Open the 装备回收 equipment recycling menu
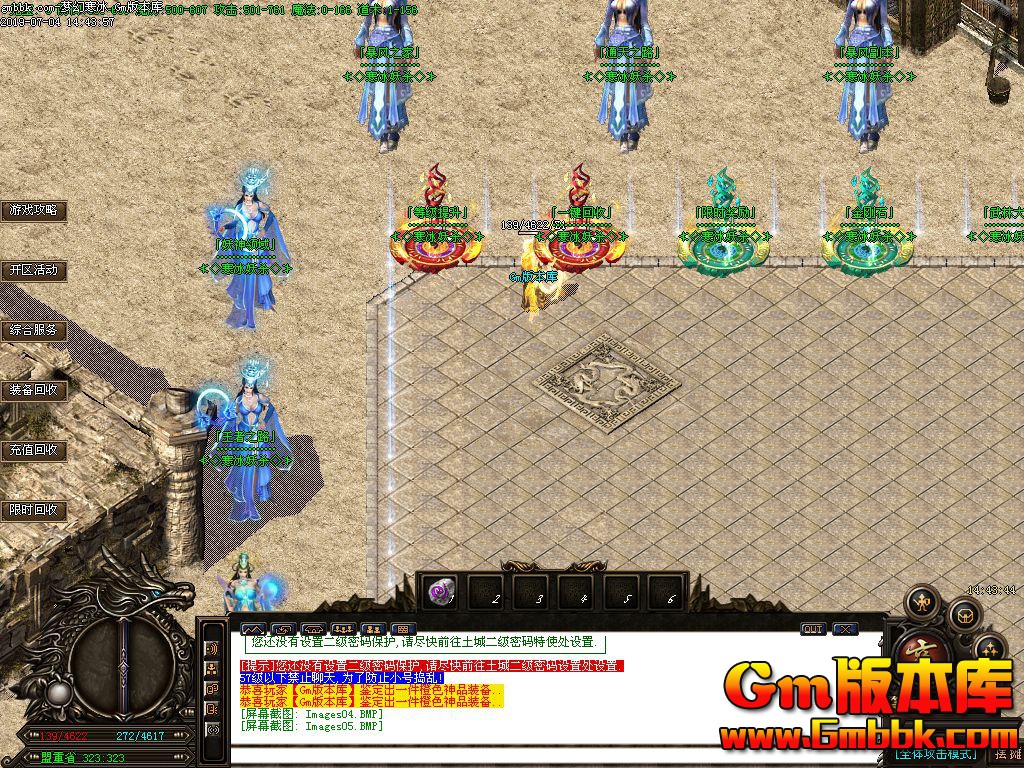This screenshot has width=1024, height=768. [34, 390]
